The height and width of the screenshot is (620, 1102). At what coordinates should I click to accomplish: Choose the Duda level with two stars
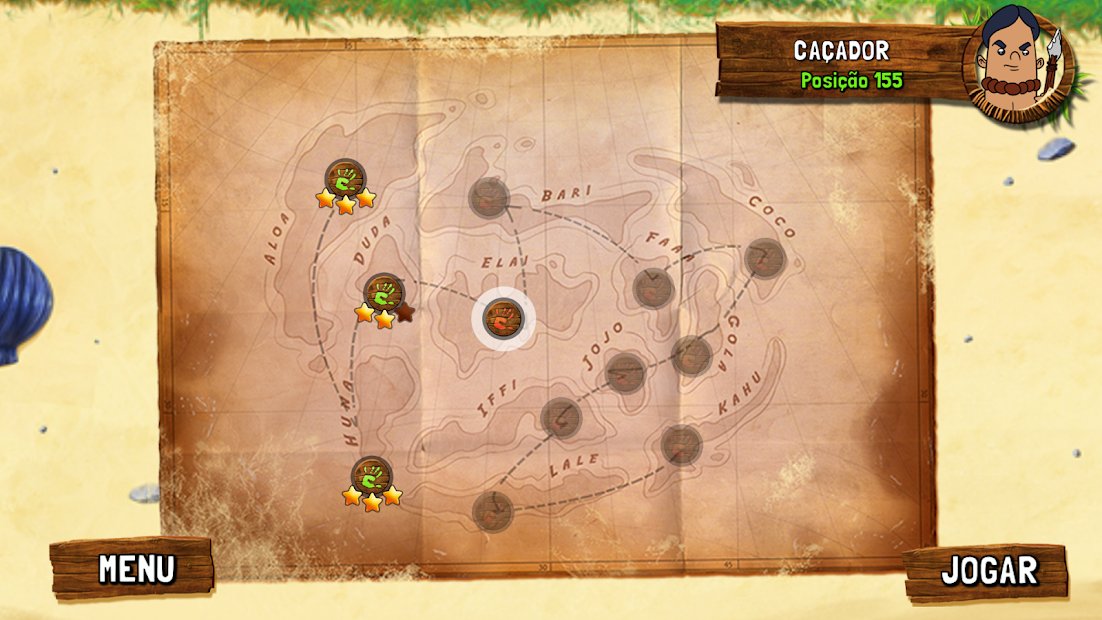[x=383, y=294]
